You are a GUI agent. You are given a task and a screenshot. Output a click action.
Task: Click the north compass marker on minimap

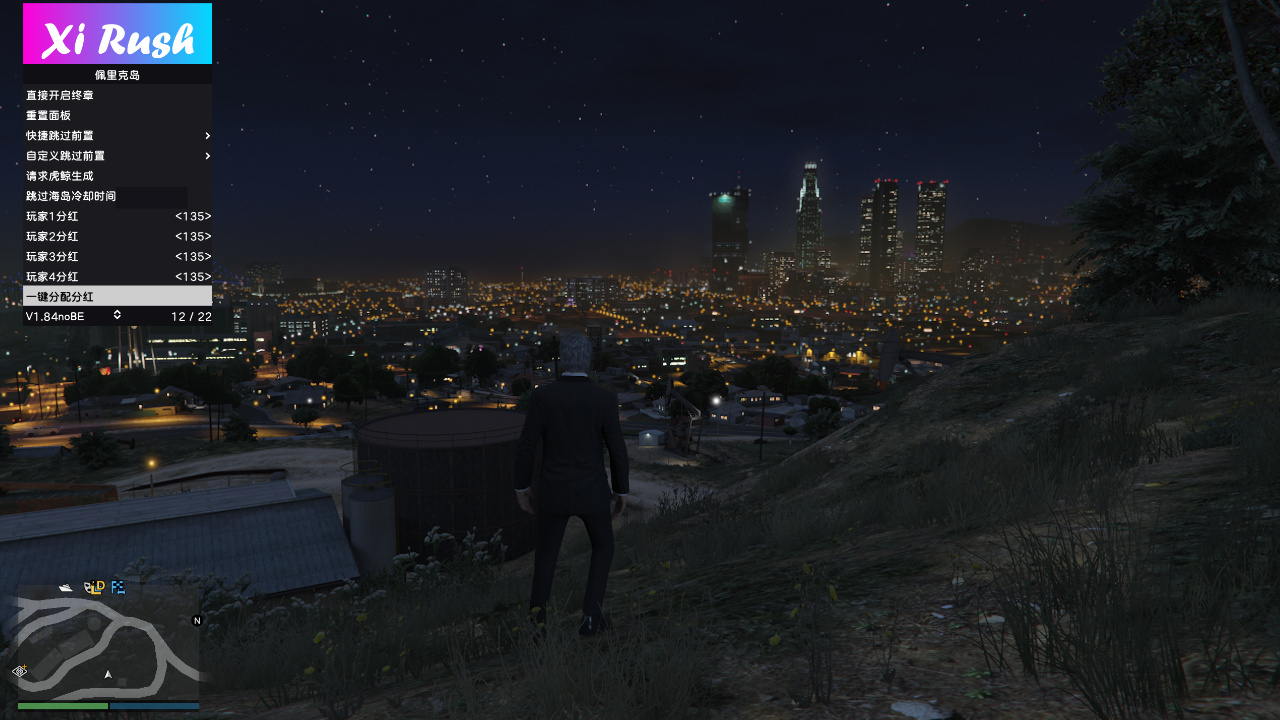click(197, 621)
